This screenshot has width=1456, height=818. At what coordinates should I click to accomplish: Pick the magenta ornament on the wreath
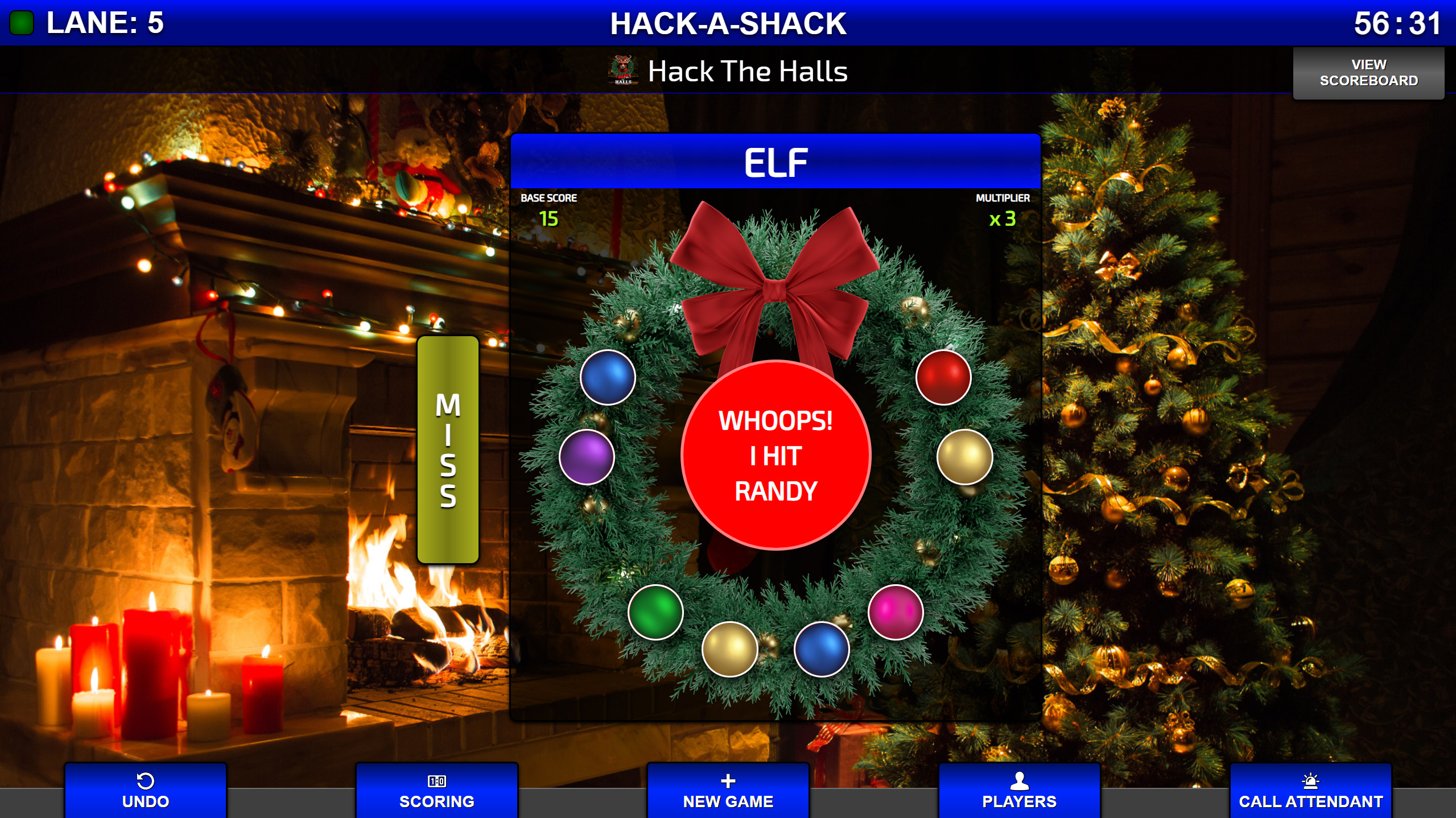[896, 612]
